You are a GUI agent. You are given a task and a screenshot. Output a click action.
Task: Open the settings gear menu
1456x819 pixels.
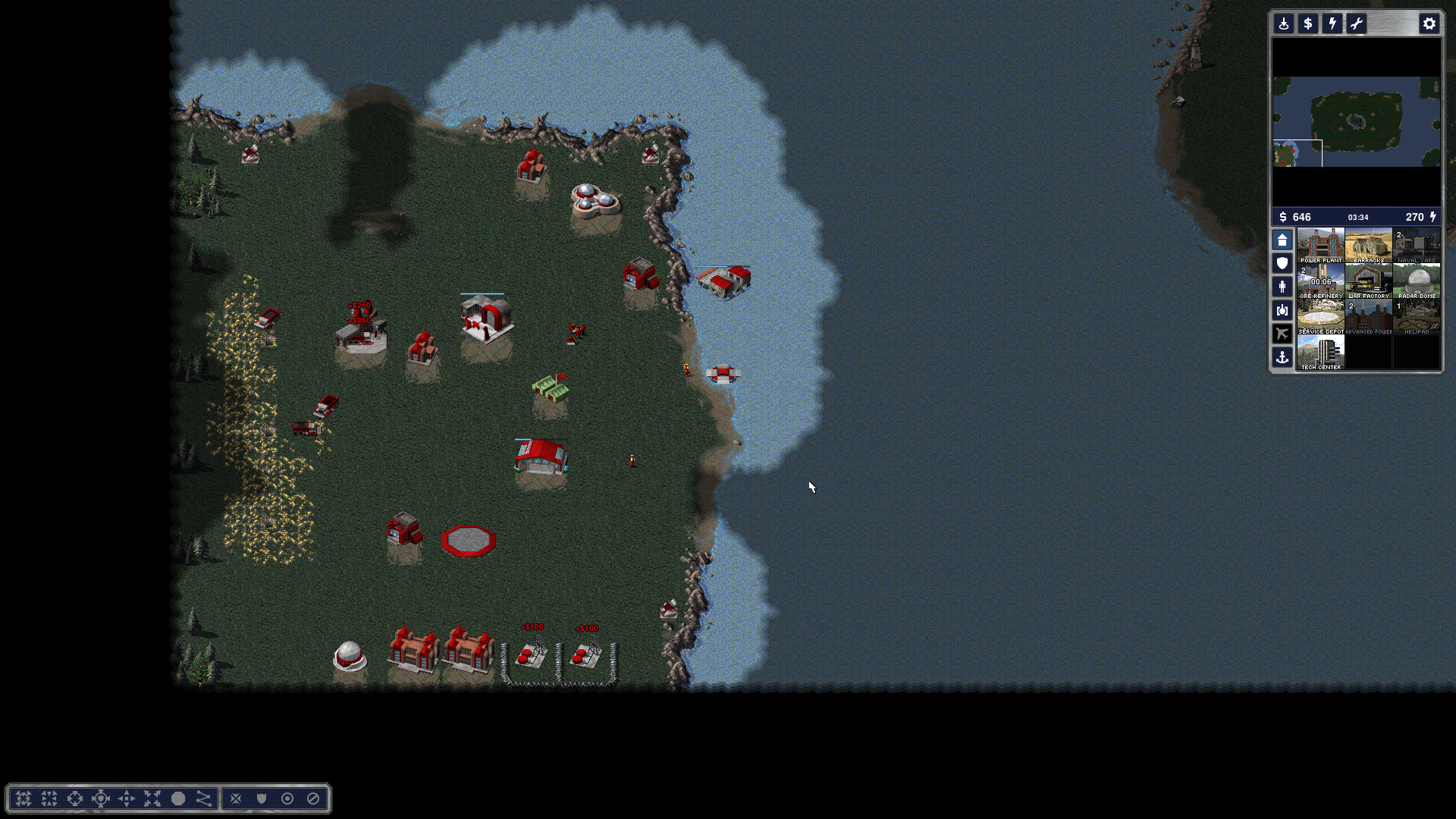[1429, 24]
